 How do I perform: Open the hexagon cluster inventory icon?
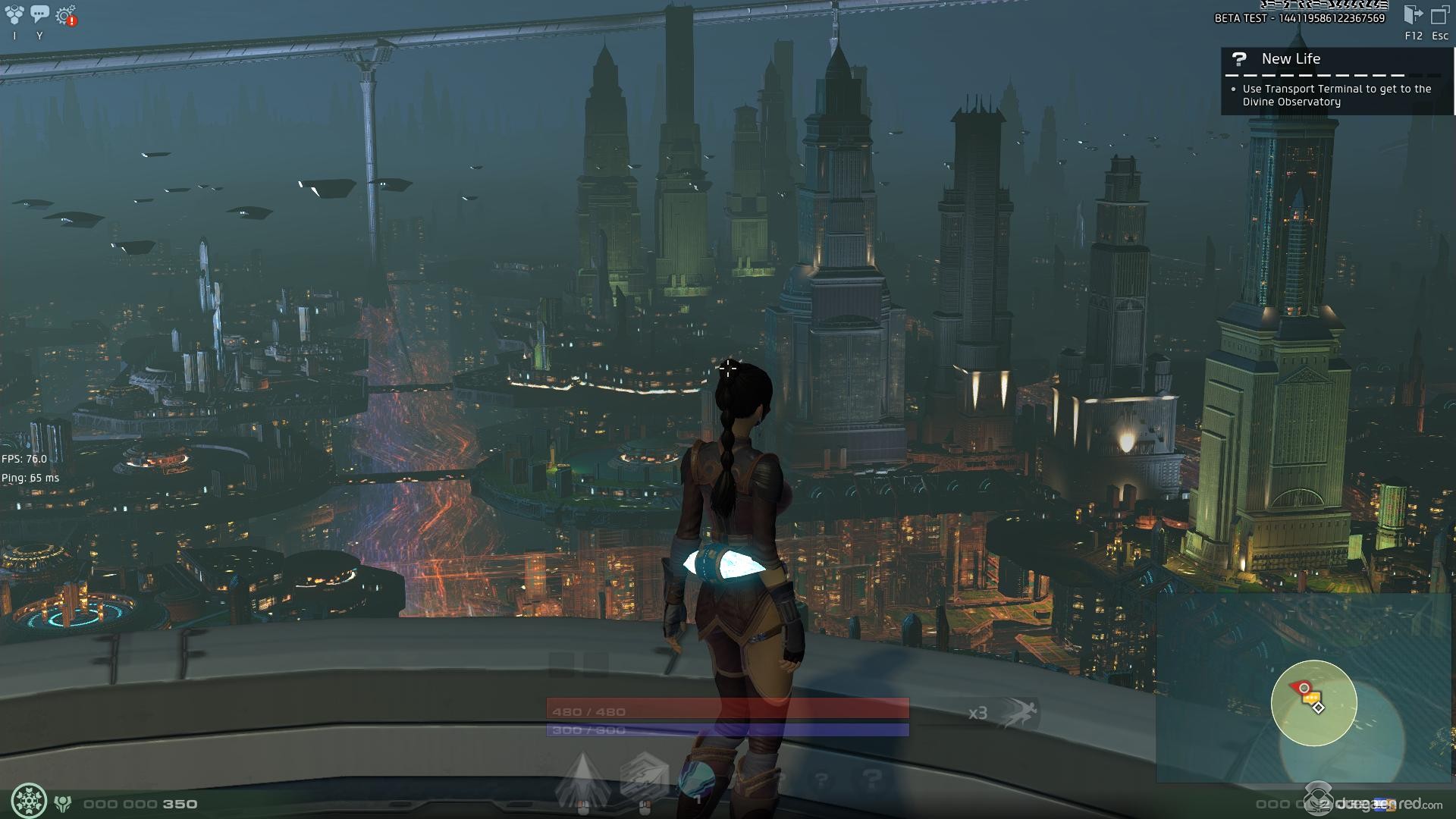(x=14, y=14)
